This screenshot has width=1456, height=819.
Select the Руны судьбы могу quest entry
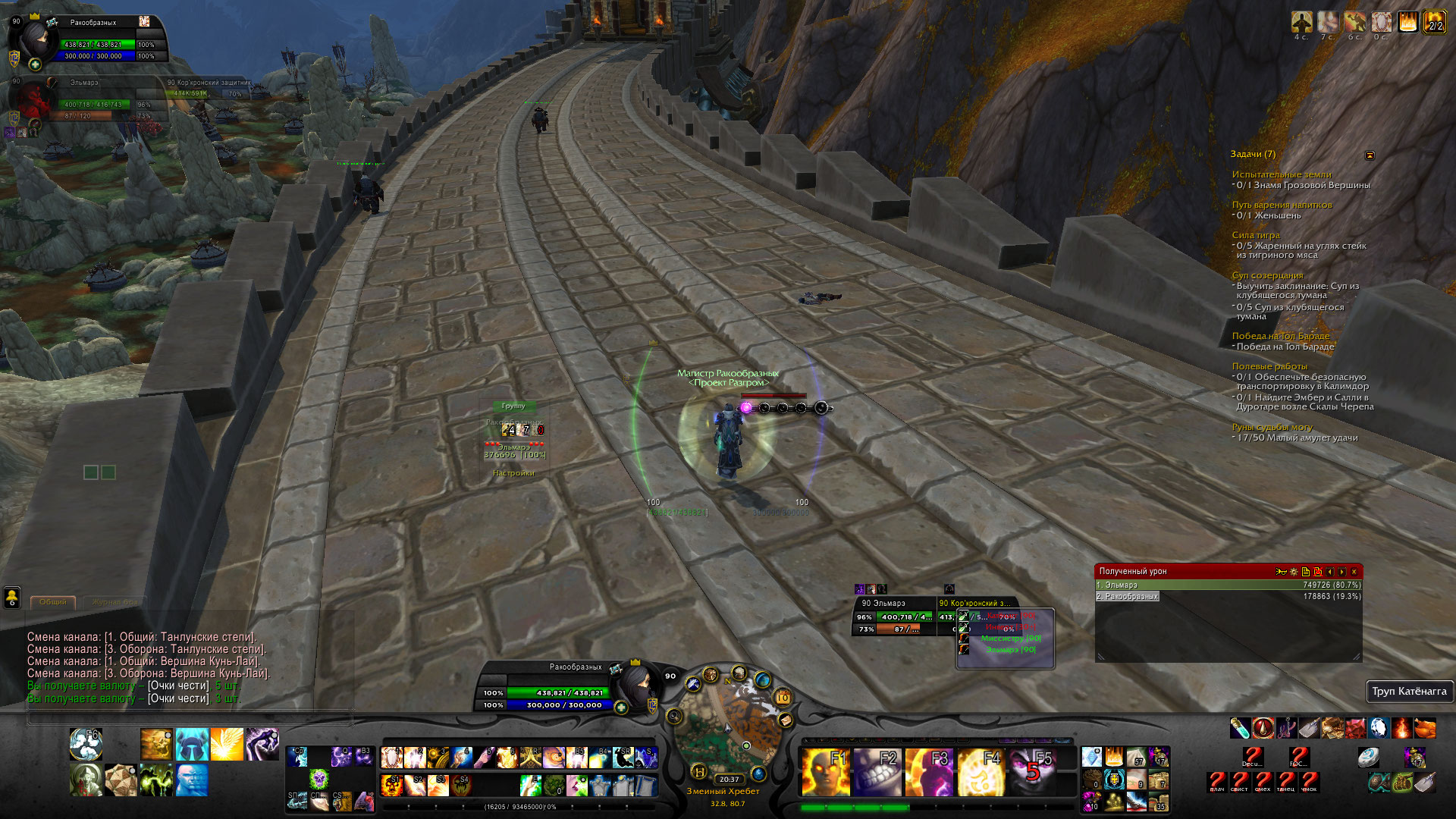coord(1272,428)
